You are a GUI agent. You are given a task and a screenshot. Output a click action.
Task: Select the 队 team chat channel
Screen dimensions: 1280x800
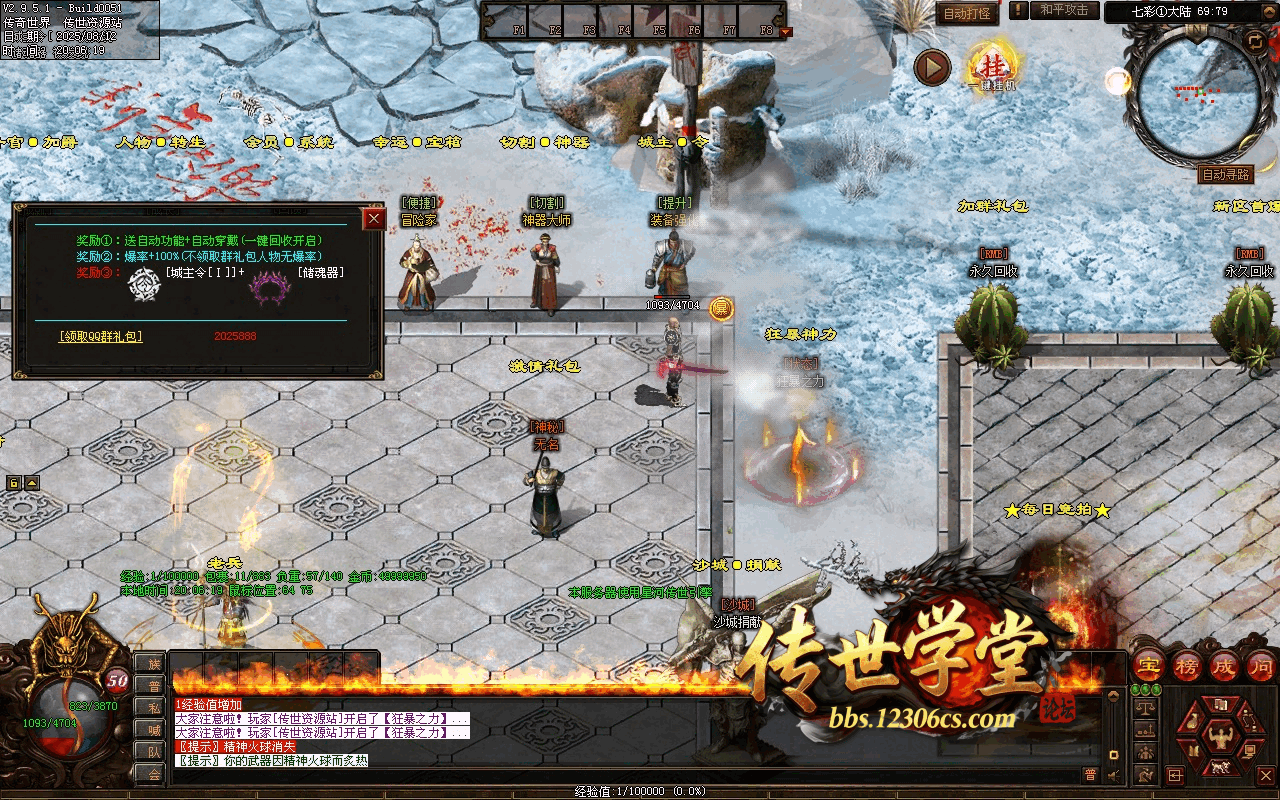pos(153,751)
